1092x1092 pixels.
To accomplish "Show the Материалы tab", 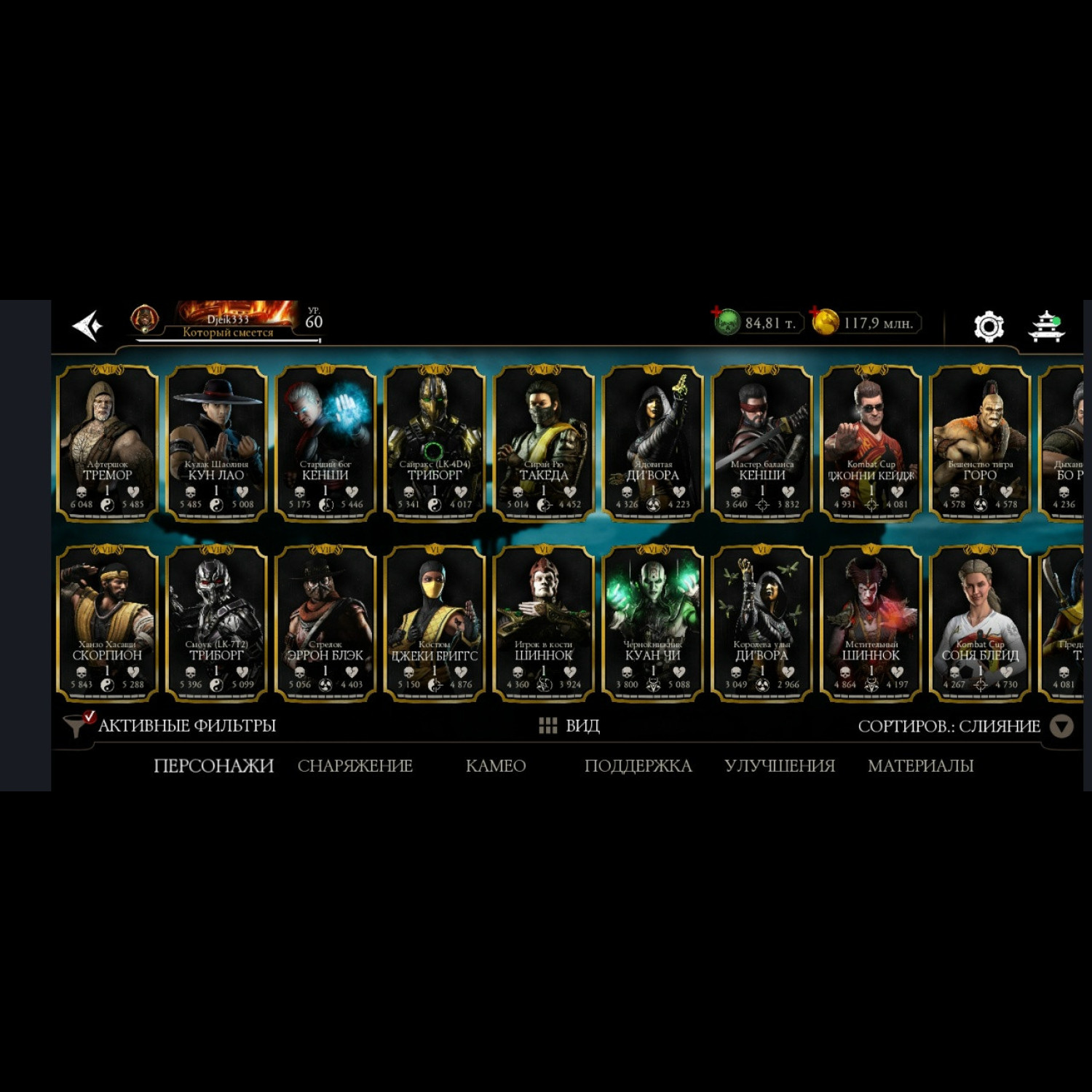I will (920, 766).
